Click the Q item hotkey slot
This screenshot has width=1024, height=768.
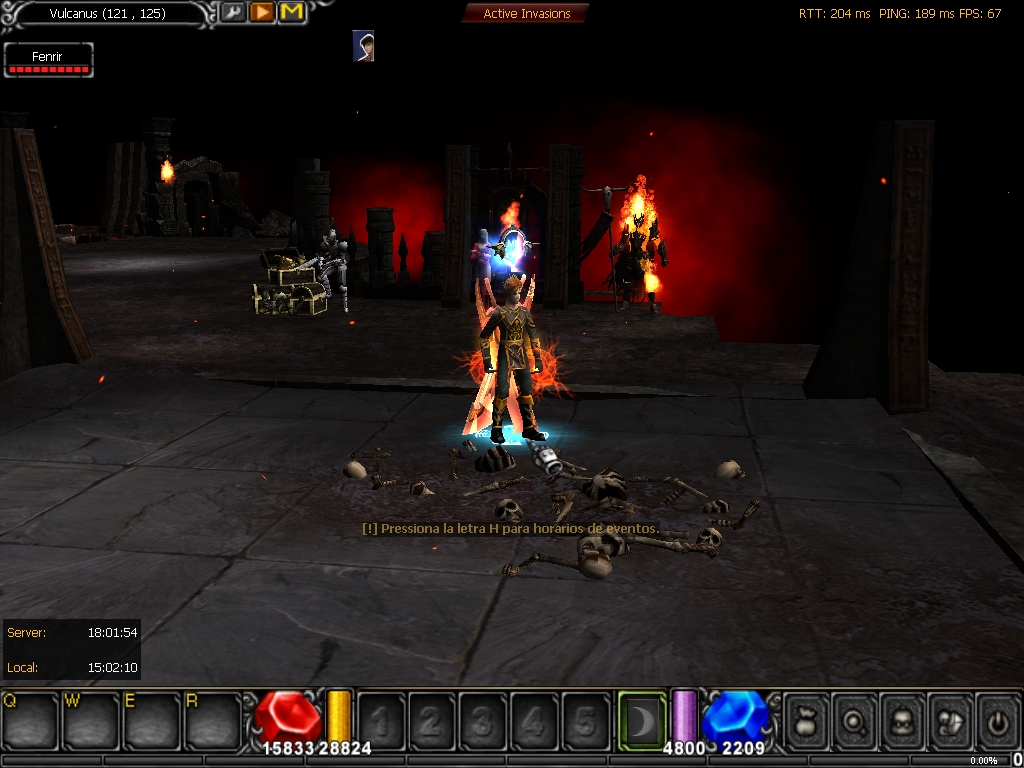pos(30,720)
